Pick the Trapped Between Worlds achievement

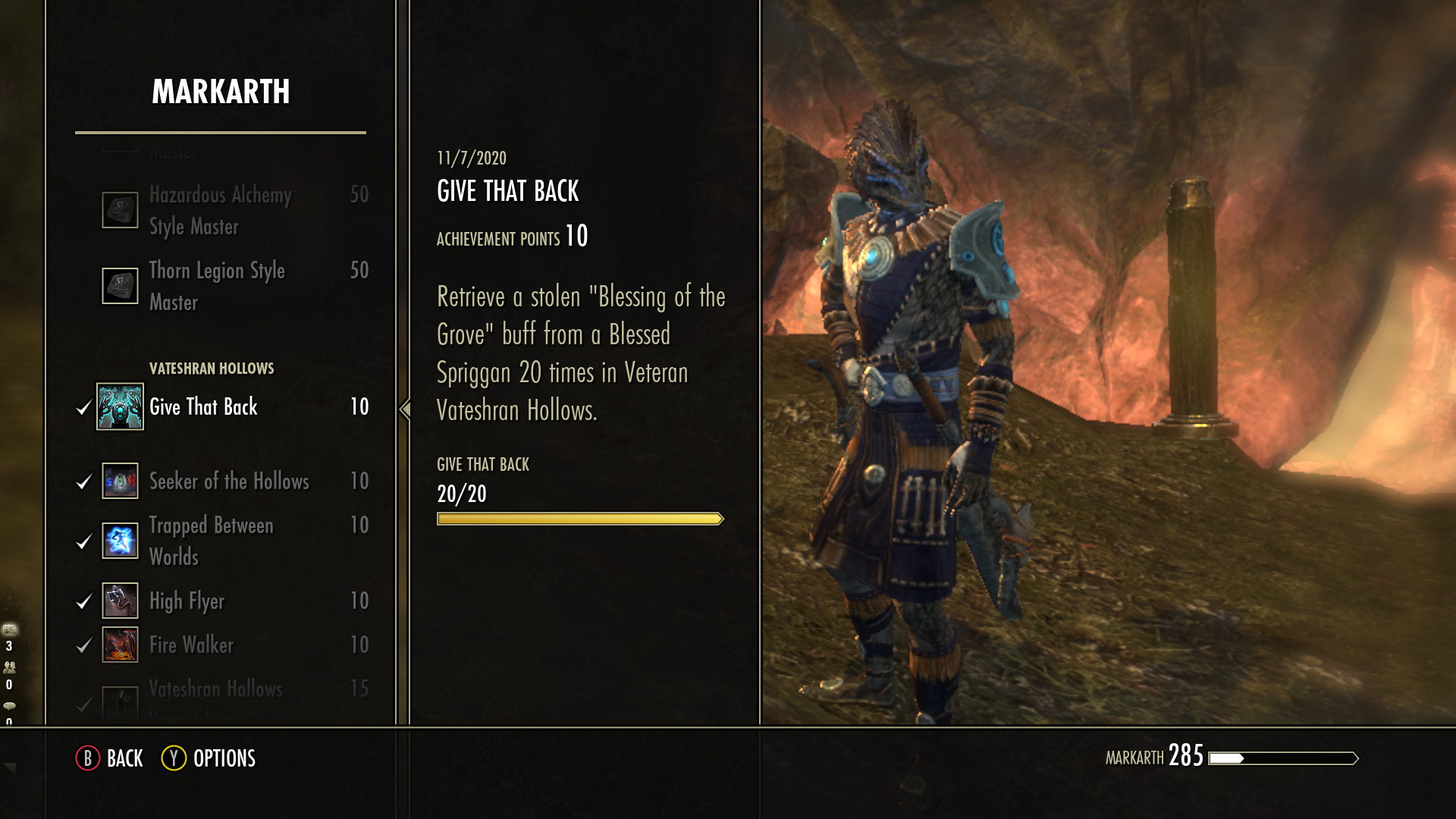(x=211, y=541)
